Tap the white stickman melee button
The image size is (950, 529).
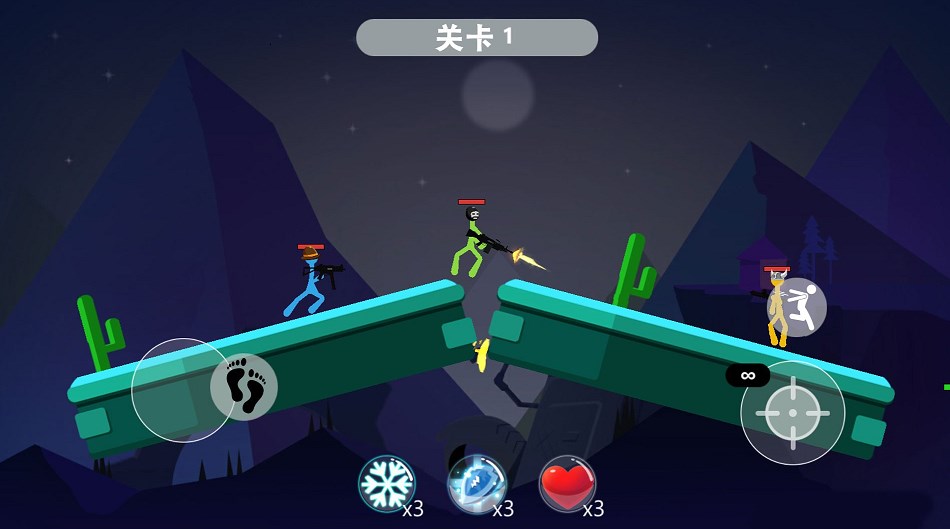point(797,307)
